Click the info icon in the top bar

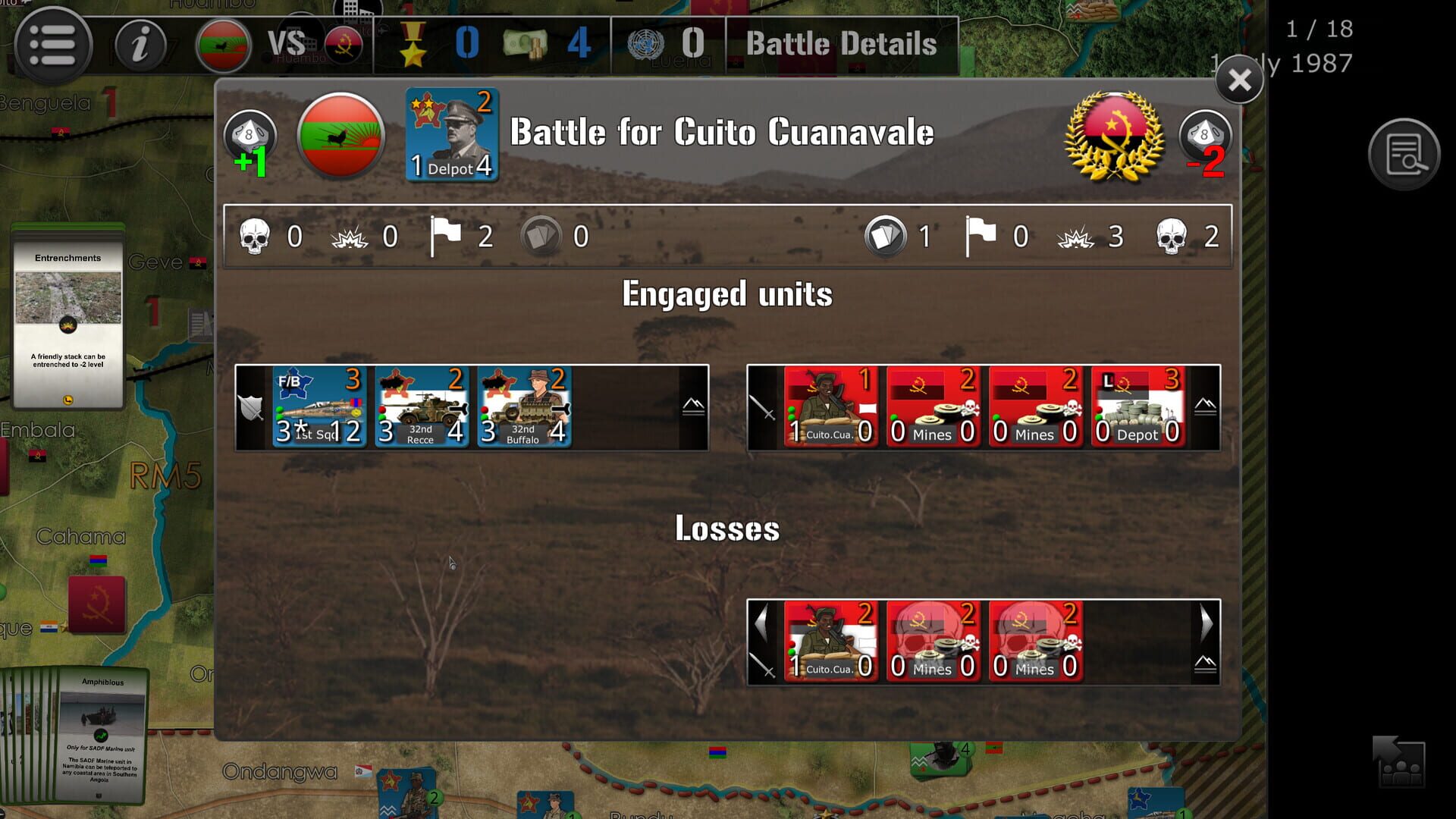[140, 44]
